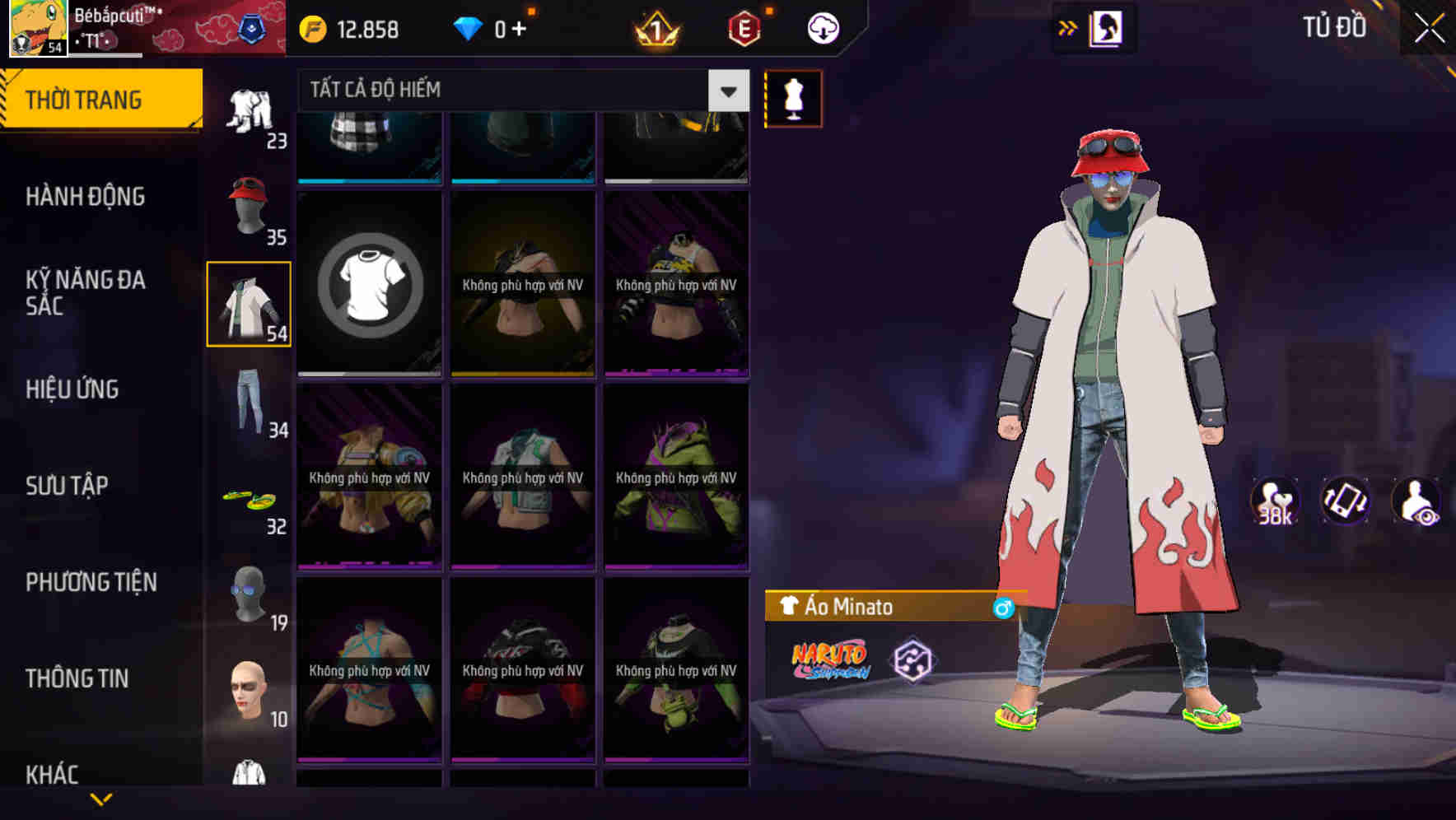
Task: Collapse the panel with the double chevron
Action: (x=1068, y=26)
